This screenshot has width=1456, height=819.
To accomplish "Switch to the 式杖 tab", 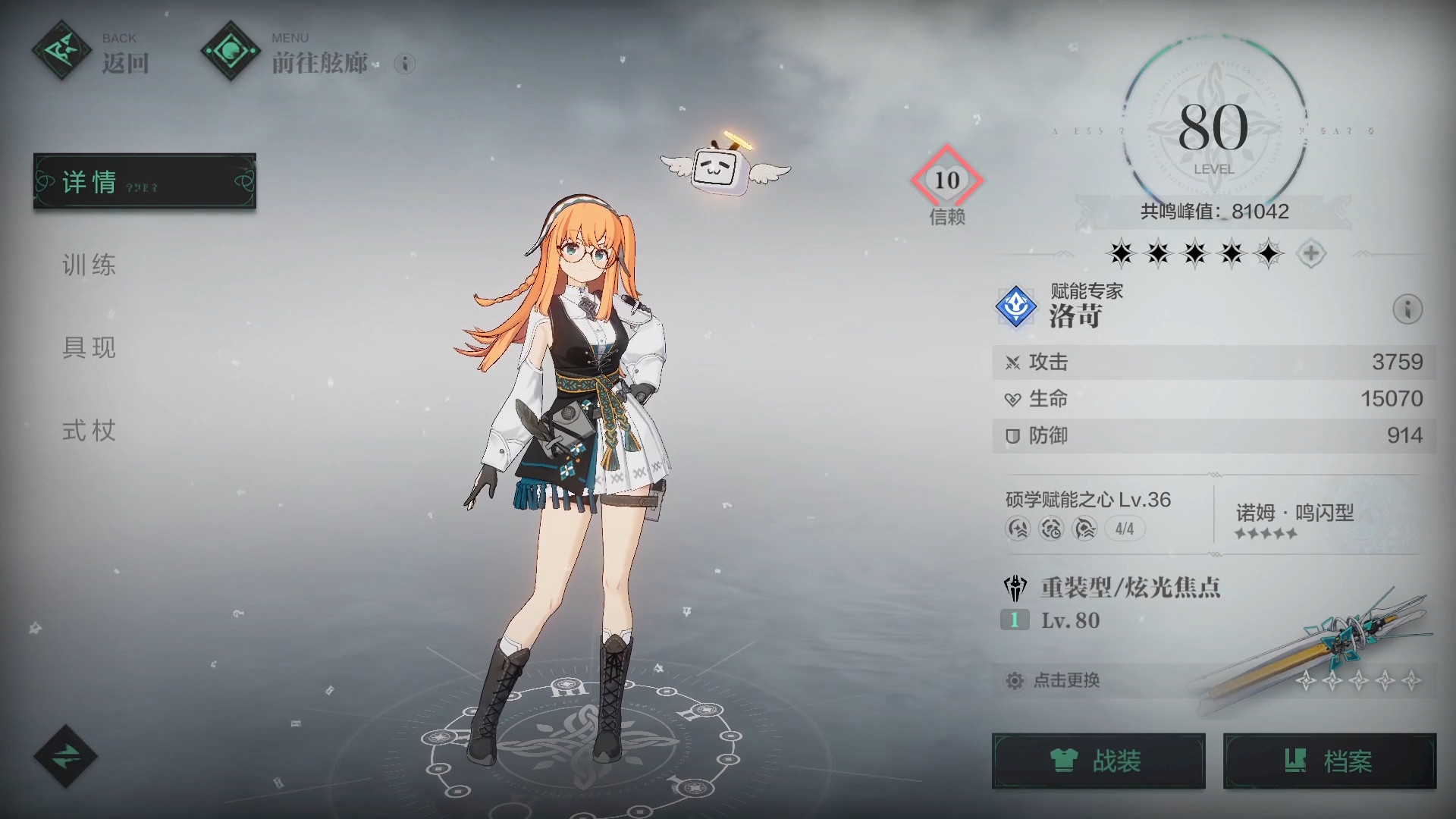I will point(89,431).
